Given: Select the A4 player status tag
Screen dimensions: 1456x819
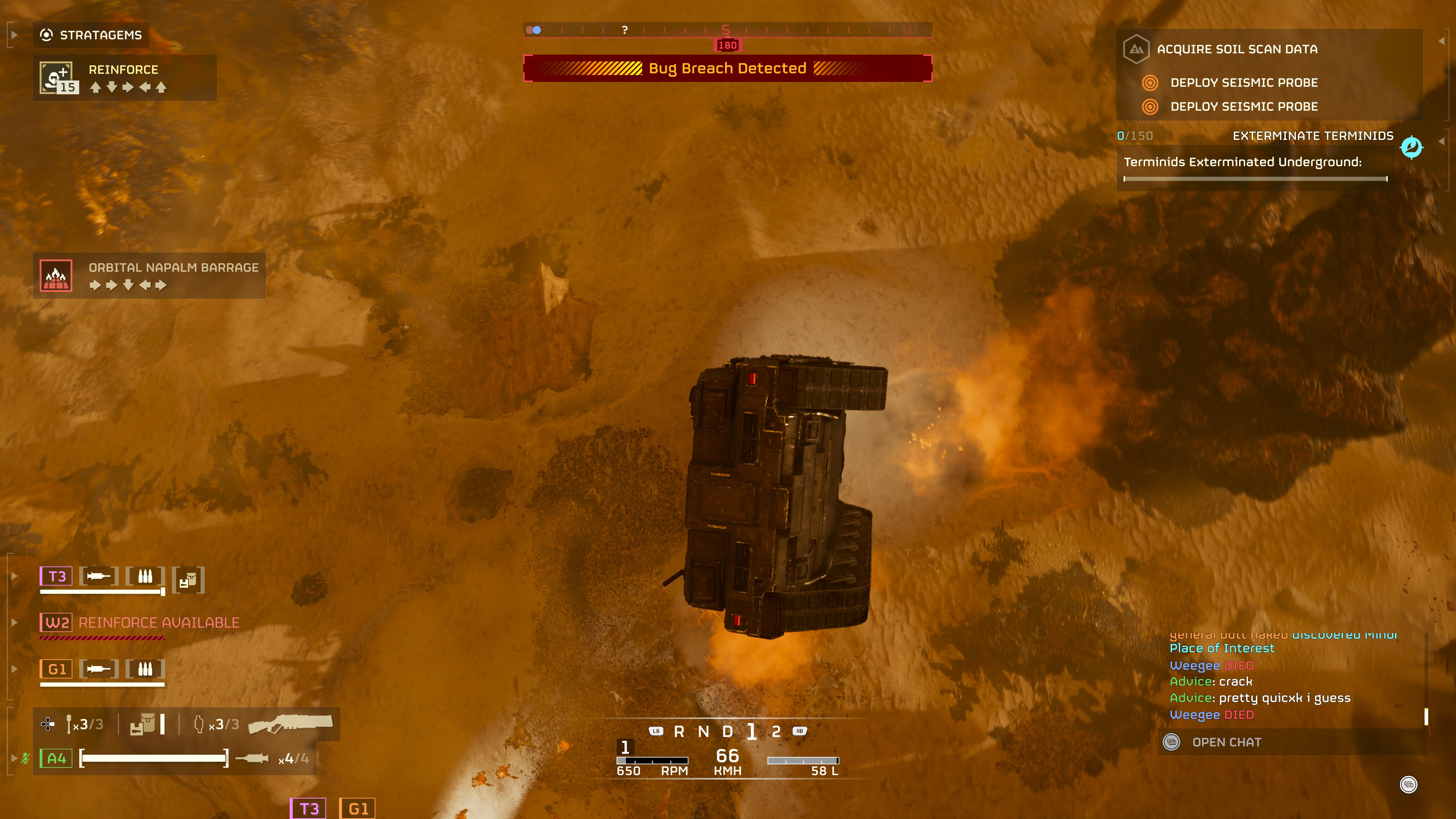Looking at the screenshot, I should pyautogui.click(x=56, y=758).
